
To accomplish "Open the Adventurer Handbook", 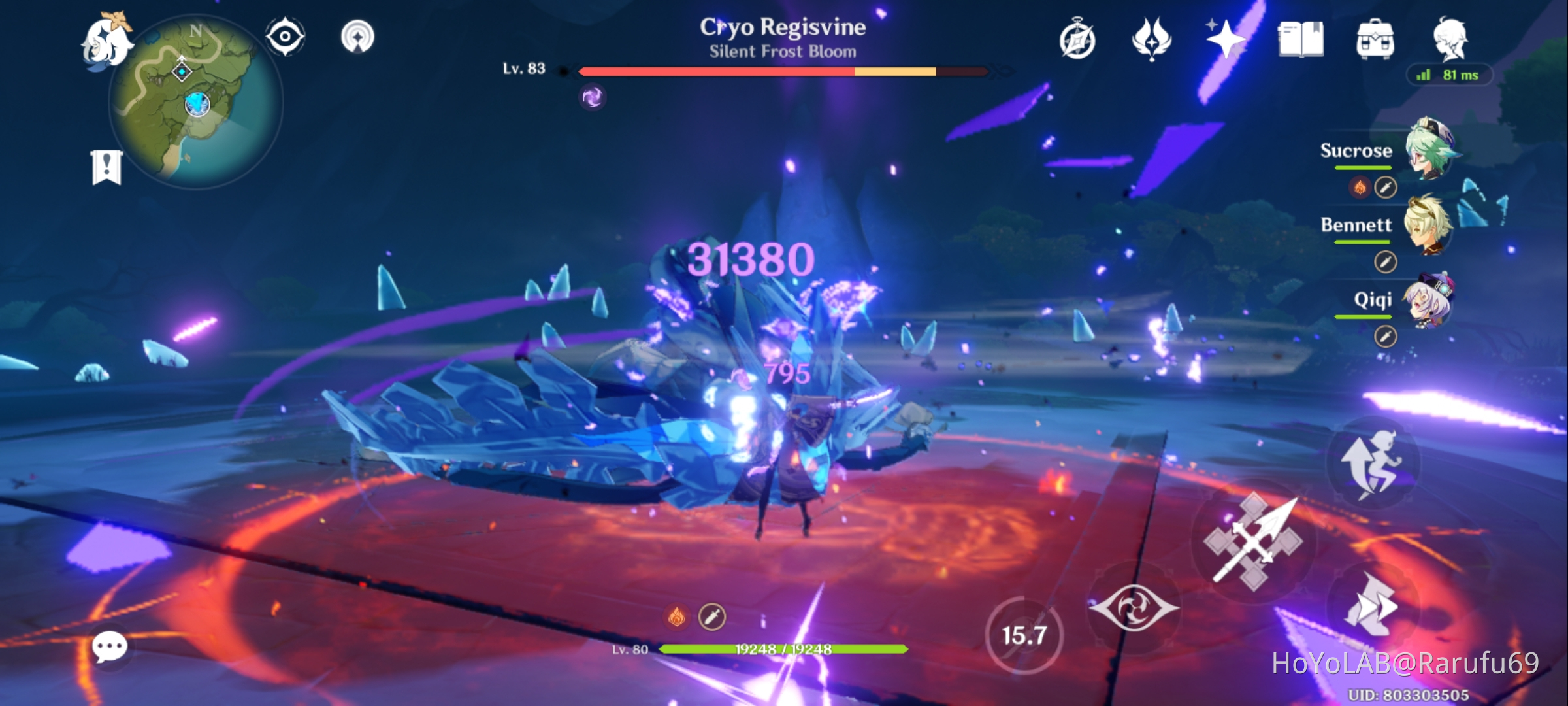I will [x=1300, y=41].
